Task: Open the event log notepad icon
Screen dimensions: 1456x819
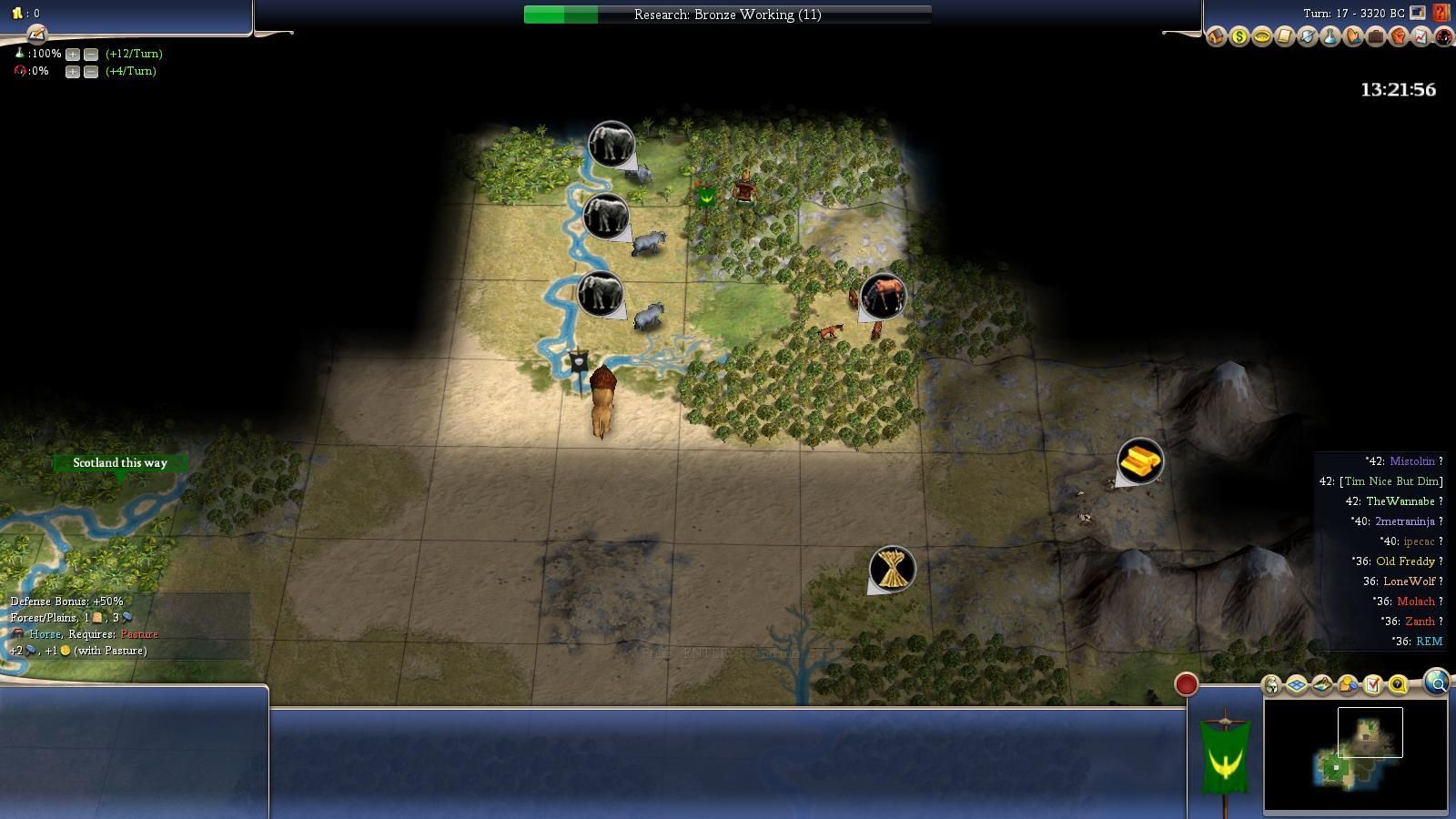Action: 36,35
